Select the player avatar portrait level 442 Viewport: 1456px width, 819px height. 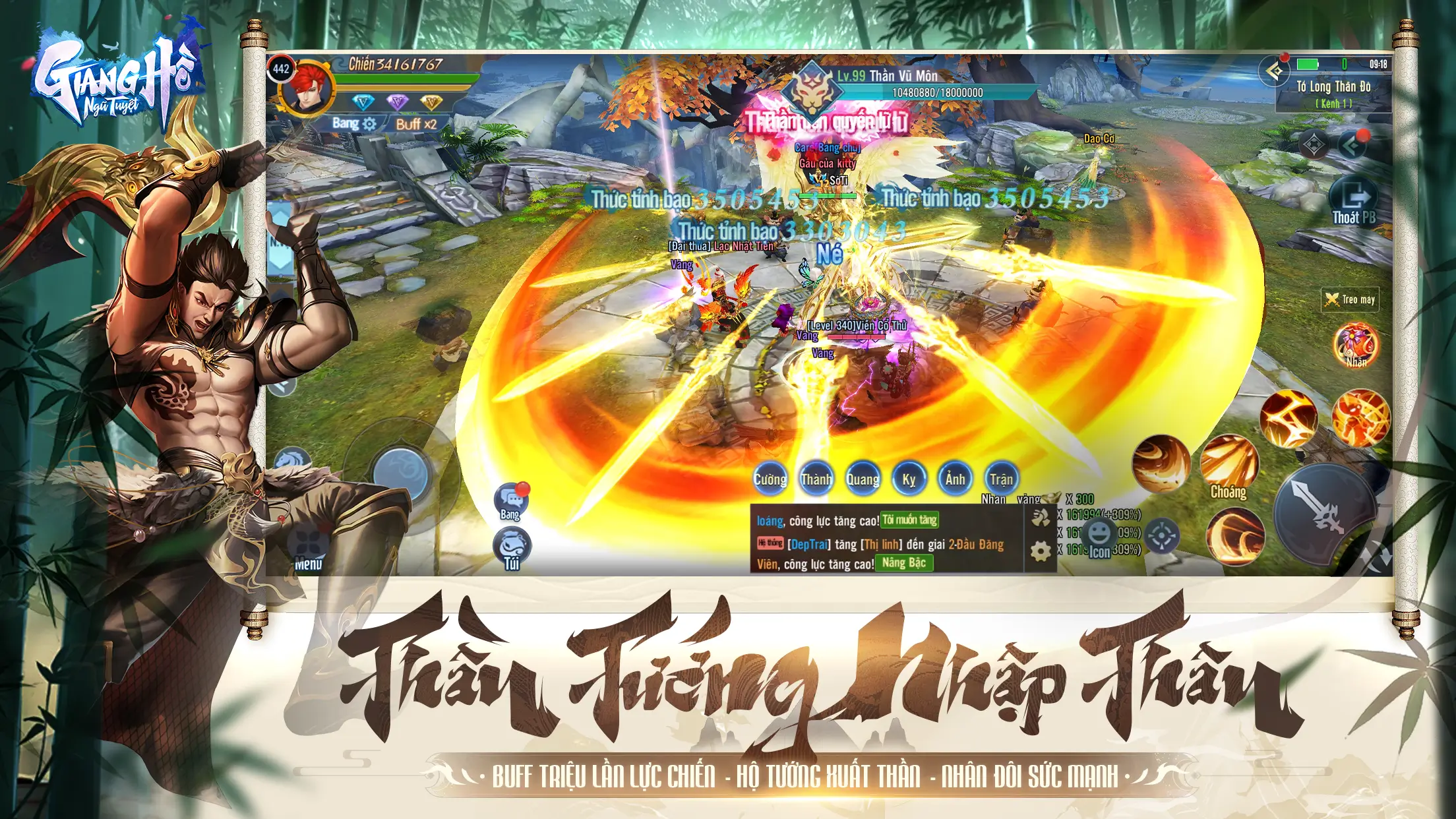point(307,92)
